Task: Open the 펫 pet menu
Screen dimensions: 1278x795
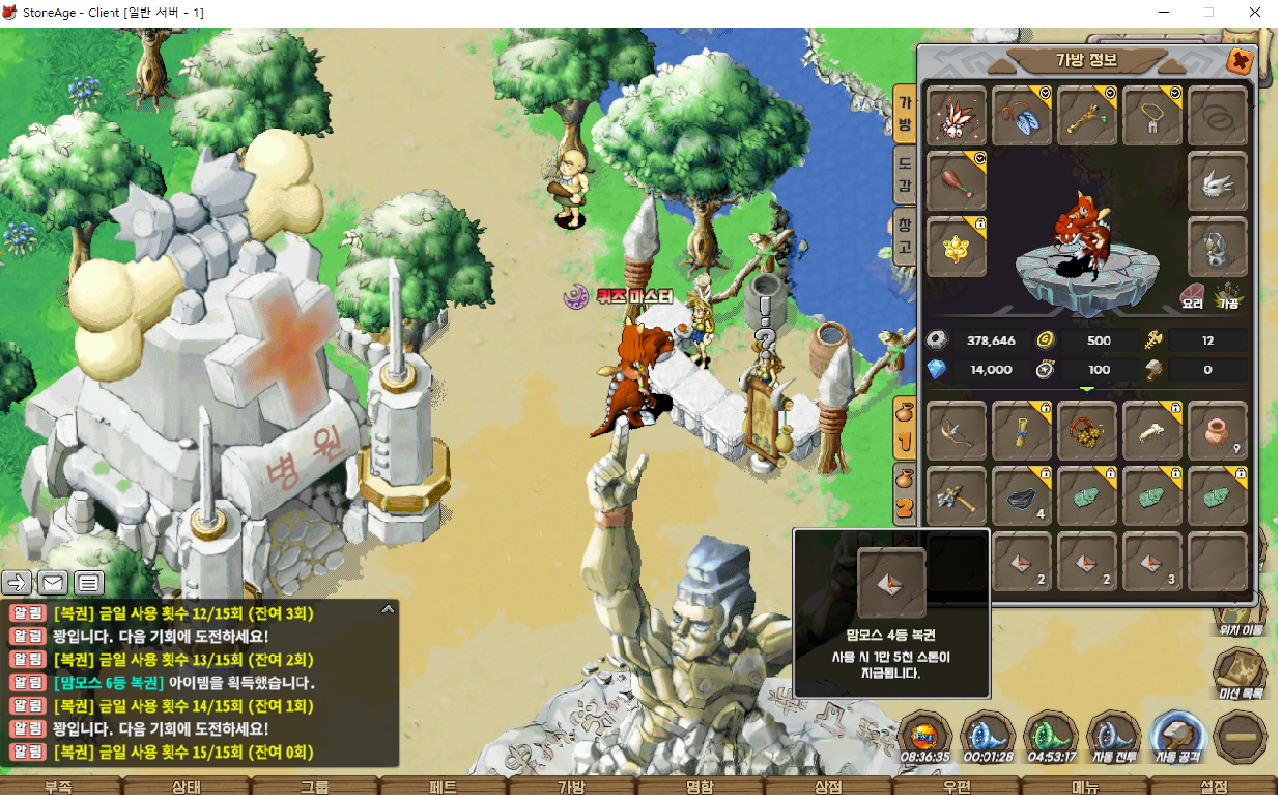Action: click(443, 786)
